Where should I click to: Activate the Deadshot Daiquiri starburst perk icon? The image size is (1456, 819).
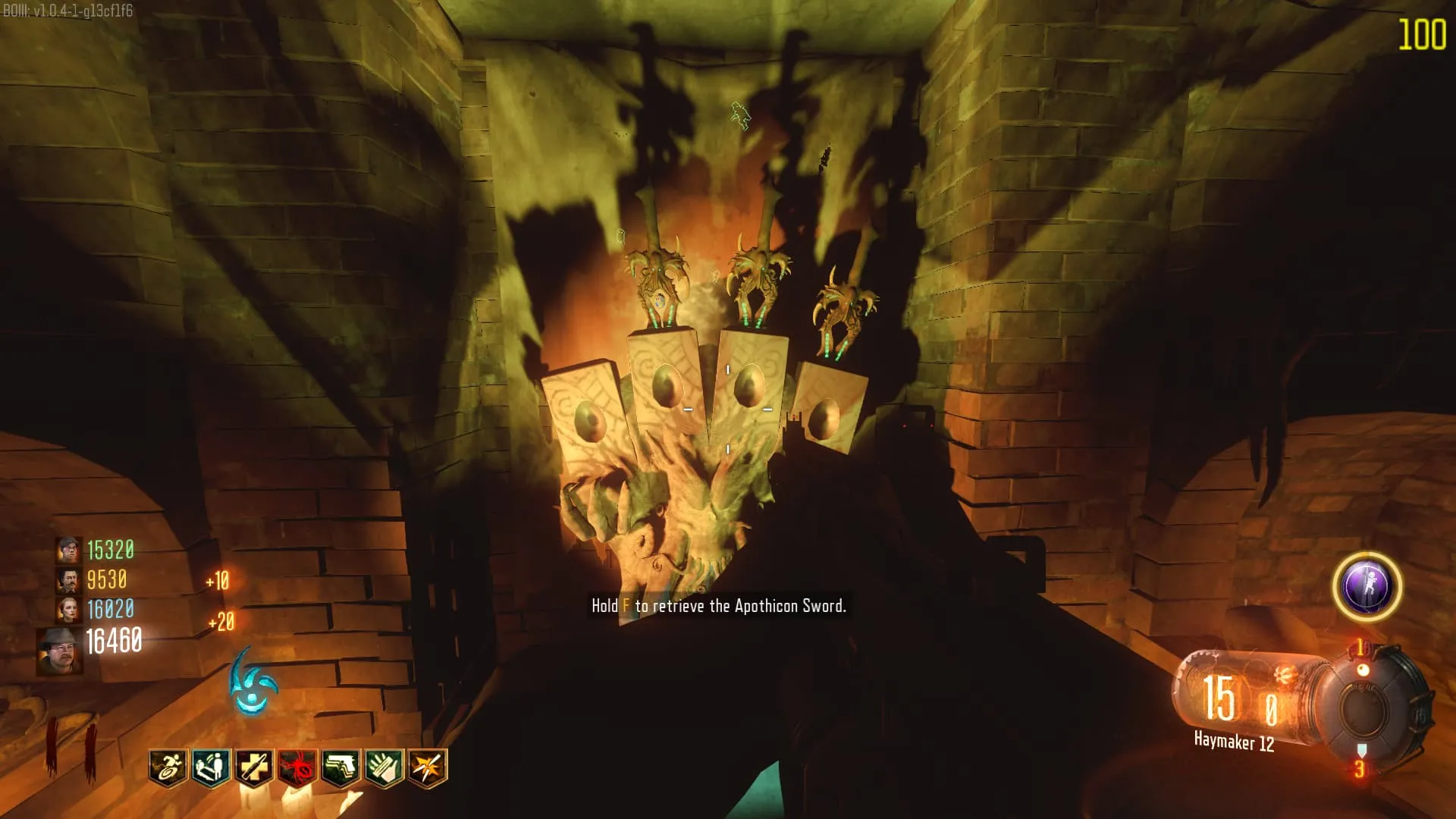pyautogui.click(x=427, y=767)
